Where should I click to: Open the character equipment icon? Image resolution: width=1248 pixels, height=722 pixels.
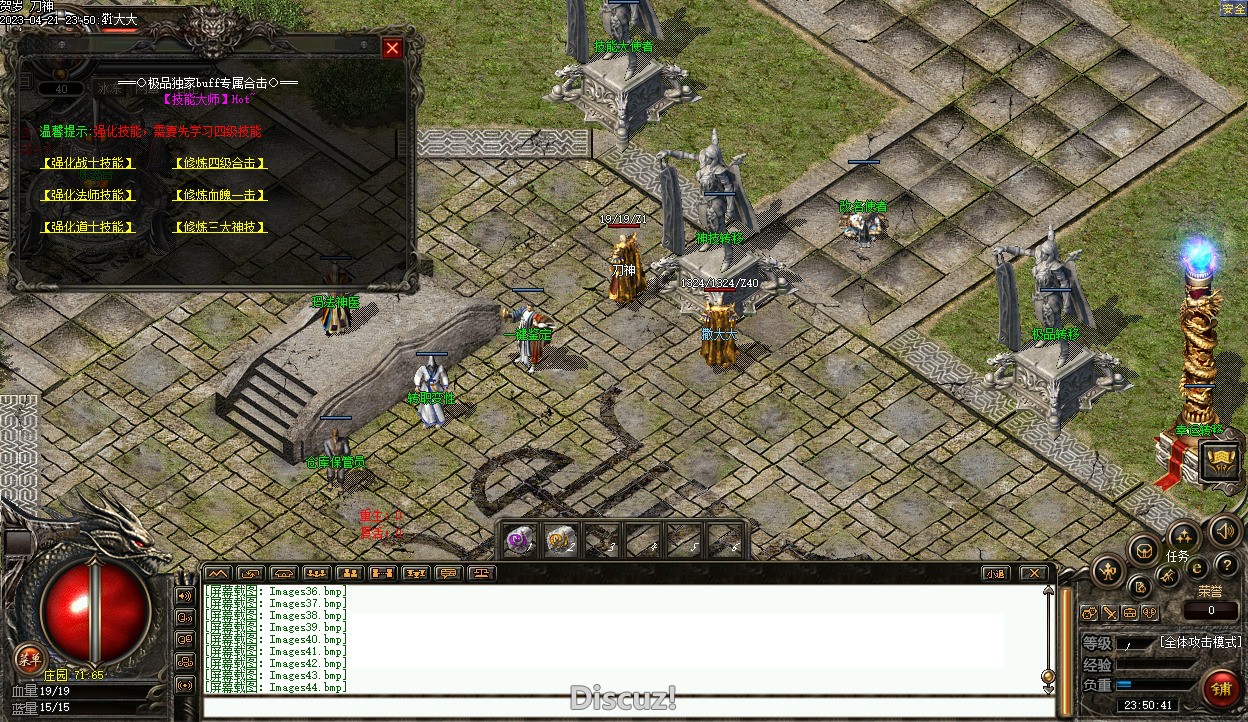coord(1109,573)
